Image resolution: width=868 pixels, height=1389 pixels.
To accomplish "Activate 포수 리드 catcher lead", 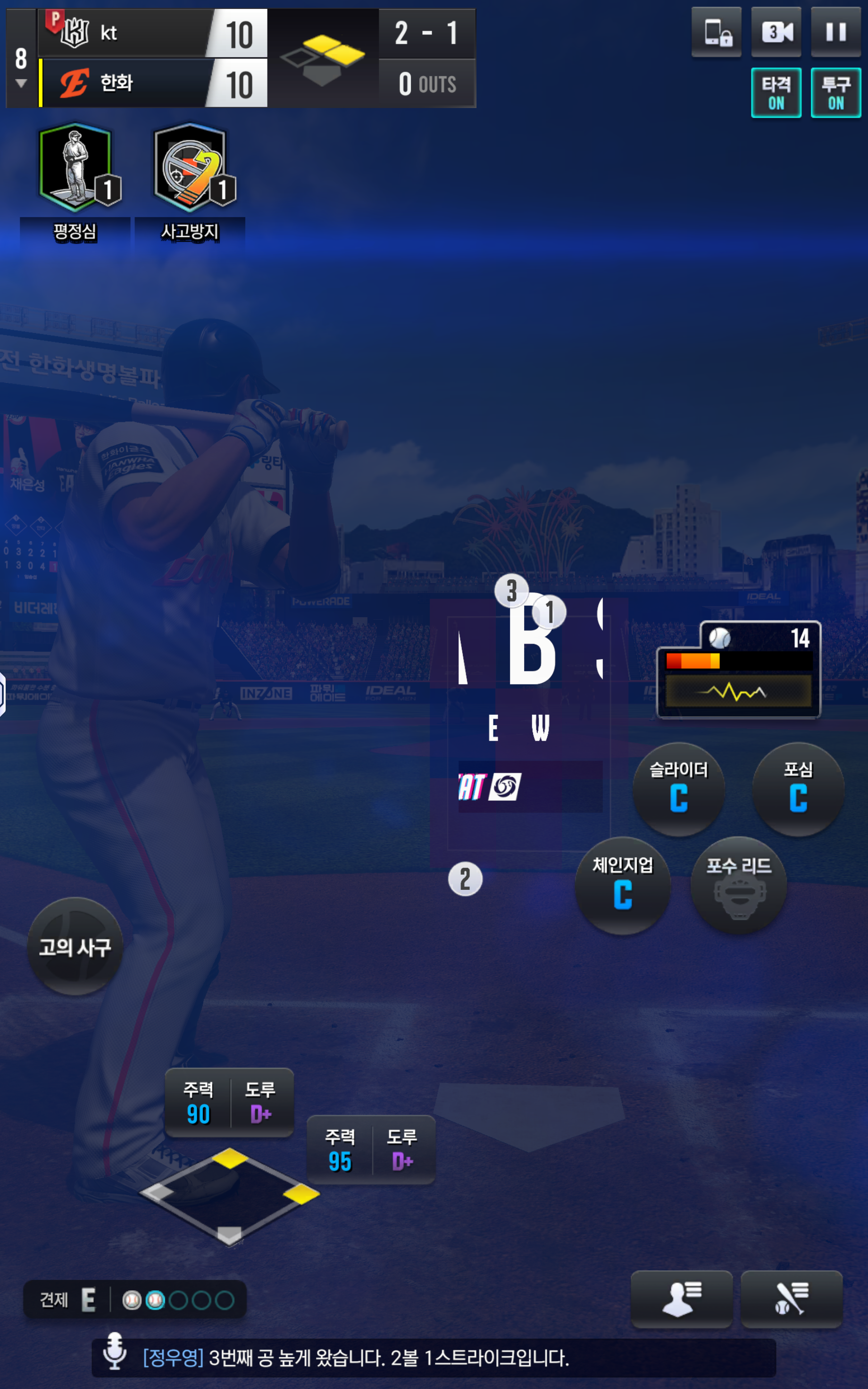I will pos(738,885).
